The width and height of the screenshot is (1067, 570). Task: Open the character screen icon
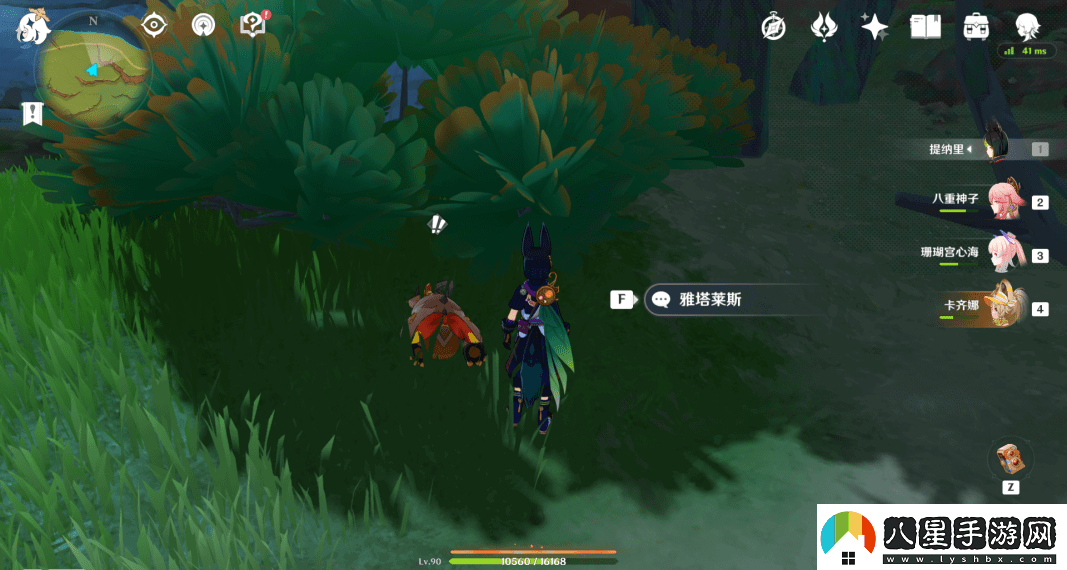pyautogui.click(x=1026, y=26)
